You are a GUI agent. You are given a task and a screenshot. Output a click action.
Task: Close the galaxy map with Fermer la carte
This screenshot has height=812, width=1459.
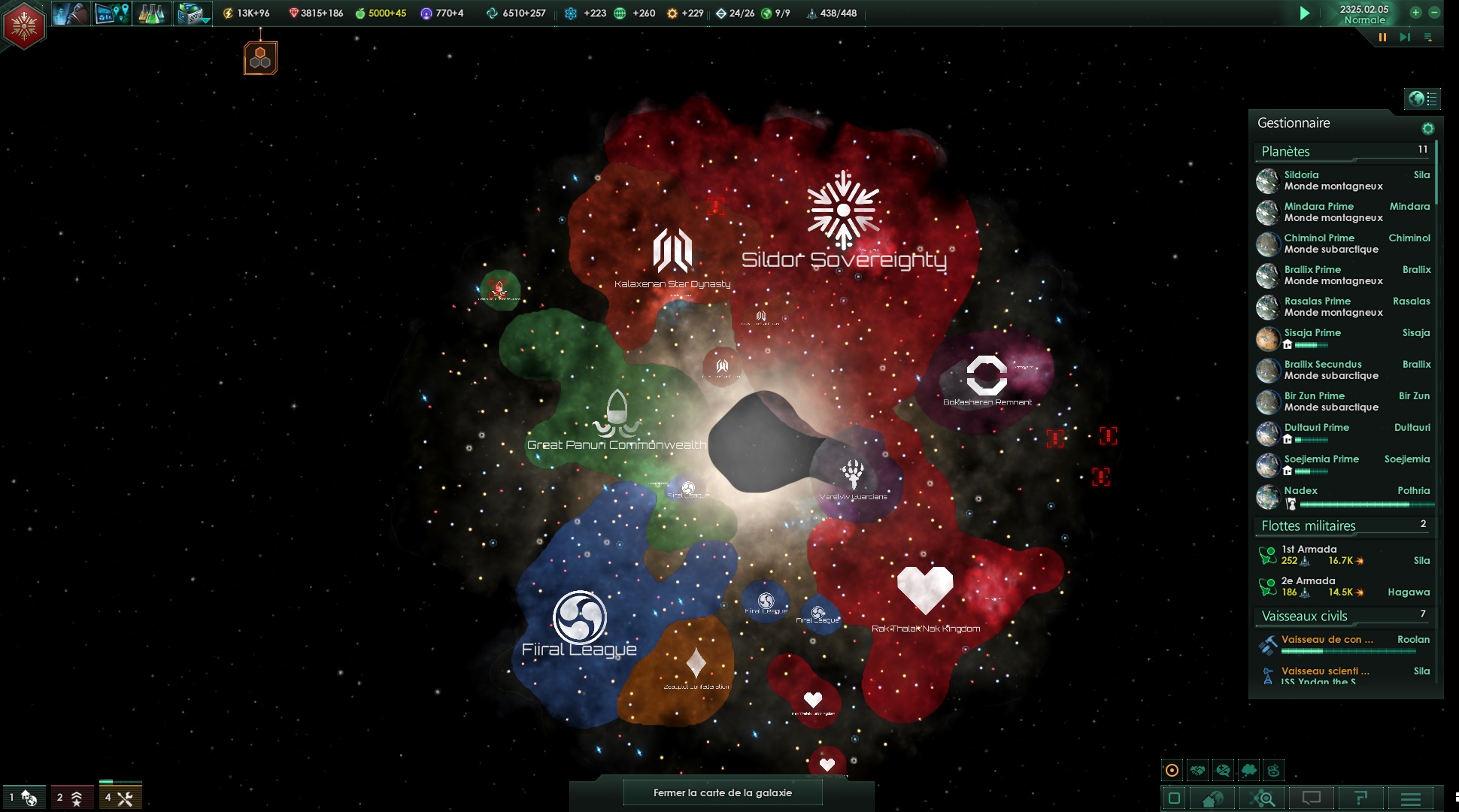click(722, 792)
